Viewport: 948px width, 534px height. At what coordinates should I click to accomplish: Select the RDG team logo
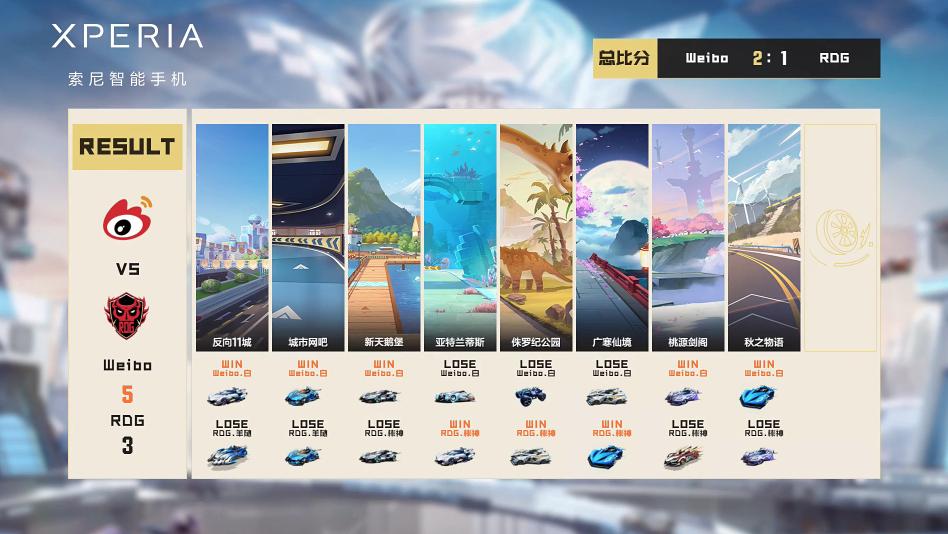(x=127, y=314)
